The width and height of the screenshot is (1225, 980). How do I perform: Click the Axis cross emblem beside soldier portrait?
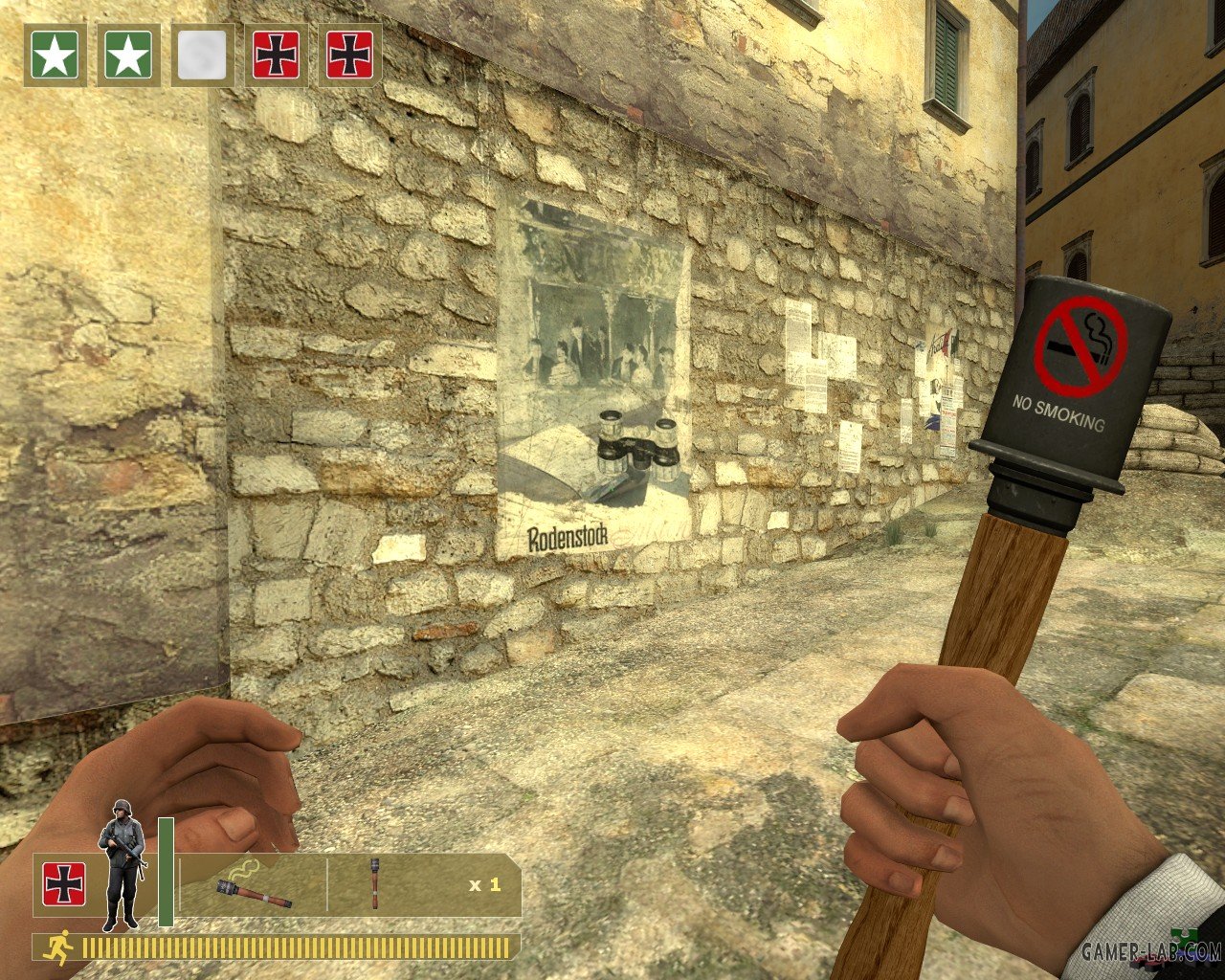(x=64, y=884)
